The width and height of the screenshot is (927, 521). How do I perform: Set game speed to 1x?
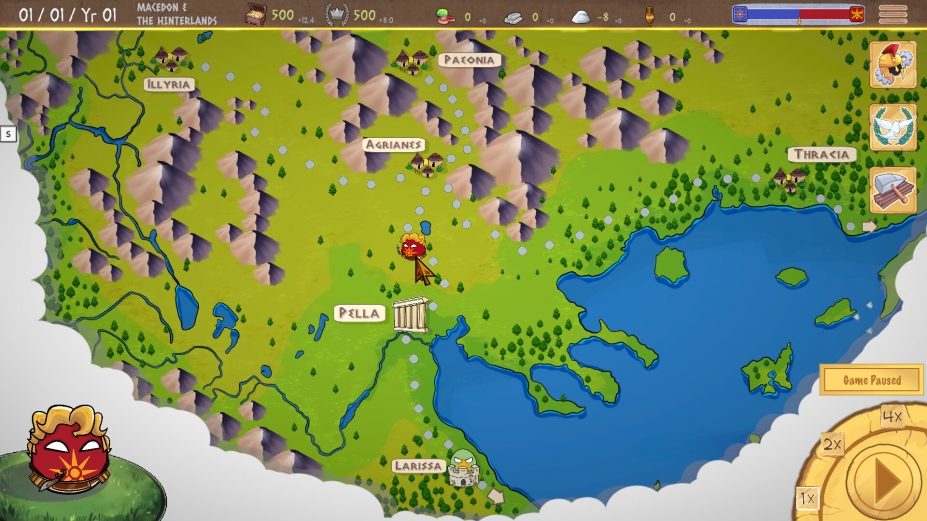(807, 498)
